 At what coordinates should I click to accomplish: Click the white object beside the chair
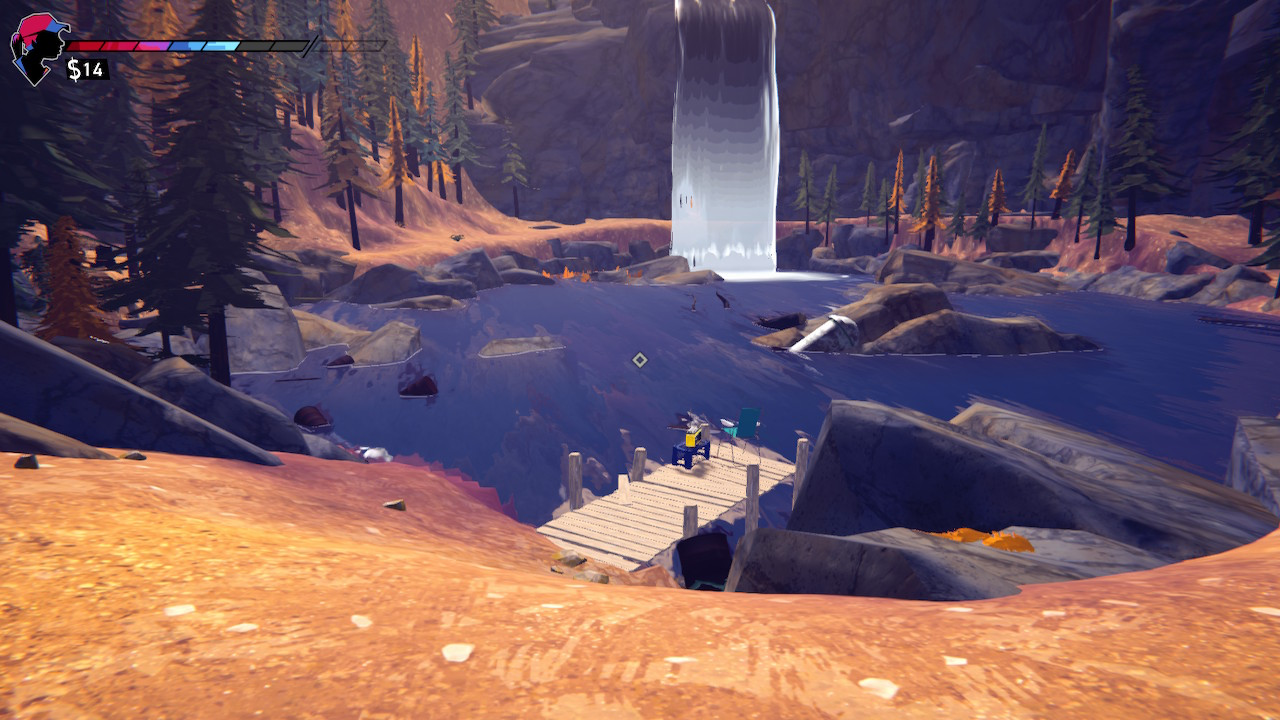point(728,421)
